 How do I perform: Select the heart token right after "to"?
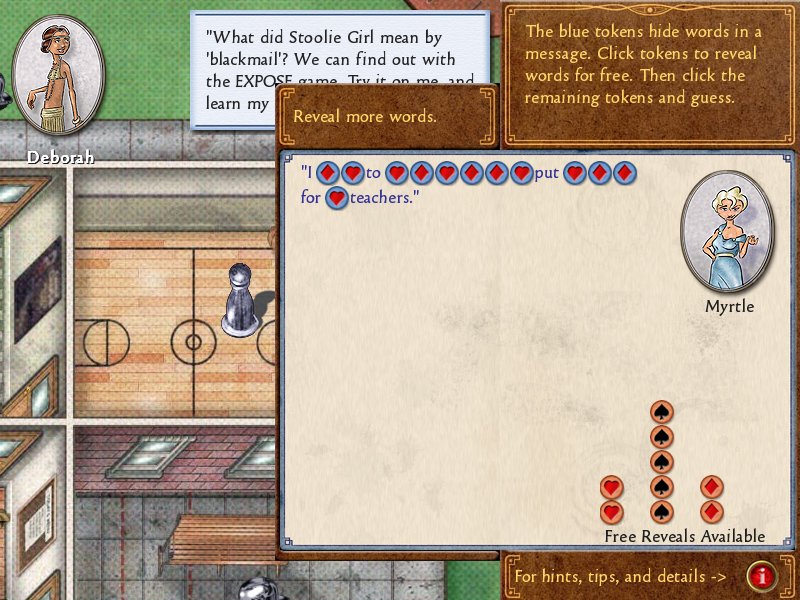[396, 173]
